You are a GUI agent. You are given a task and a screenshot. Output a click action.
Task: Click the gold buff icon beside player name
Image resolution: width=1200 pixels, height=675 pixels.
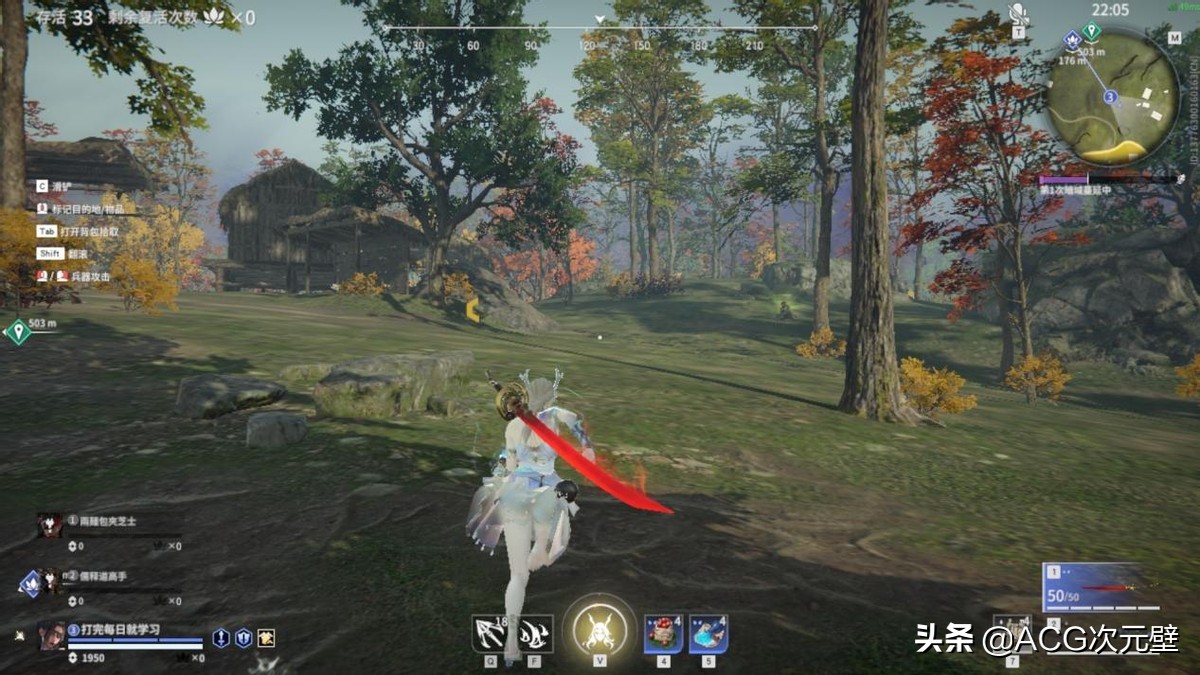(266, 637)
